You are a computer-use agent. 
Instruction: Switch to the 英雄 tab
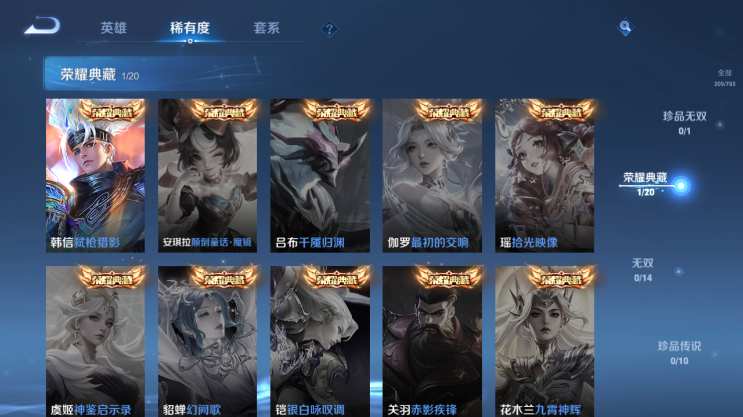click(114, 28)
